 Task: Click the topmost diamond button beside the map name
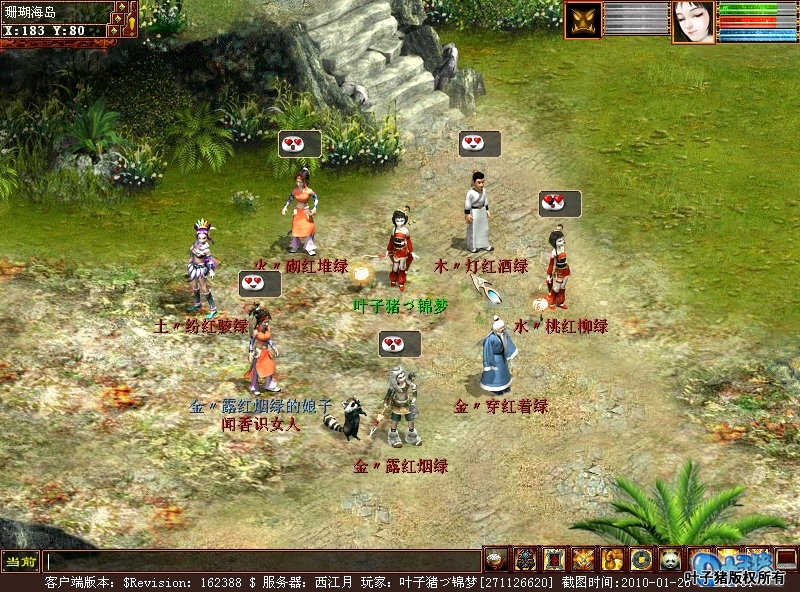tap(121, 7)
